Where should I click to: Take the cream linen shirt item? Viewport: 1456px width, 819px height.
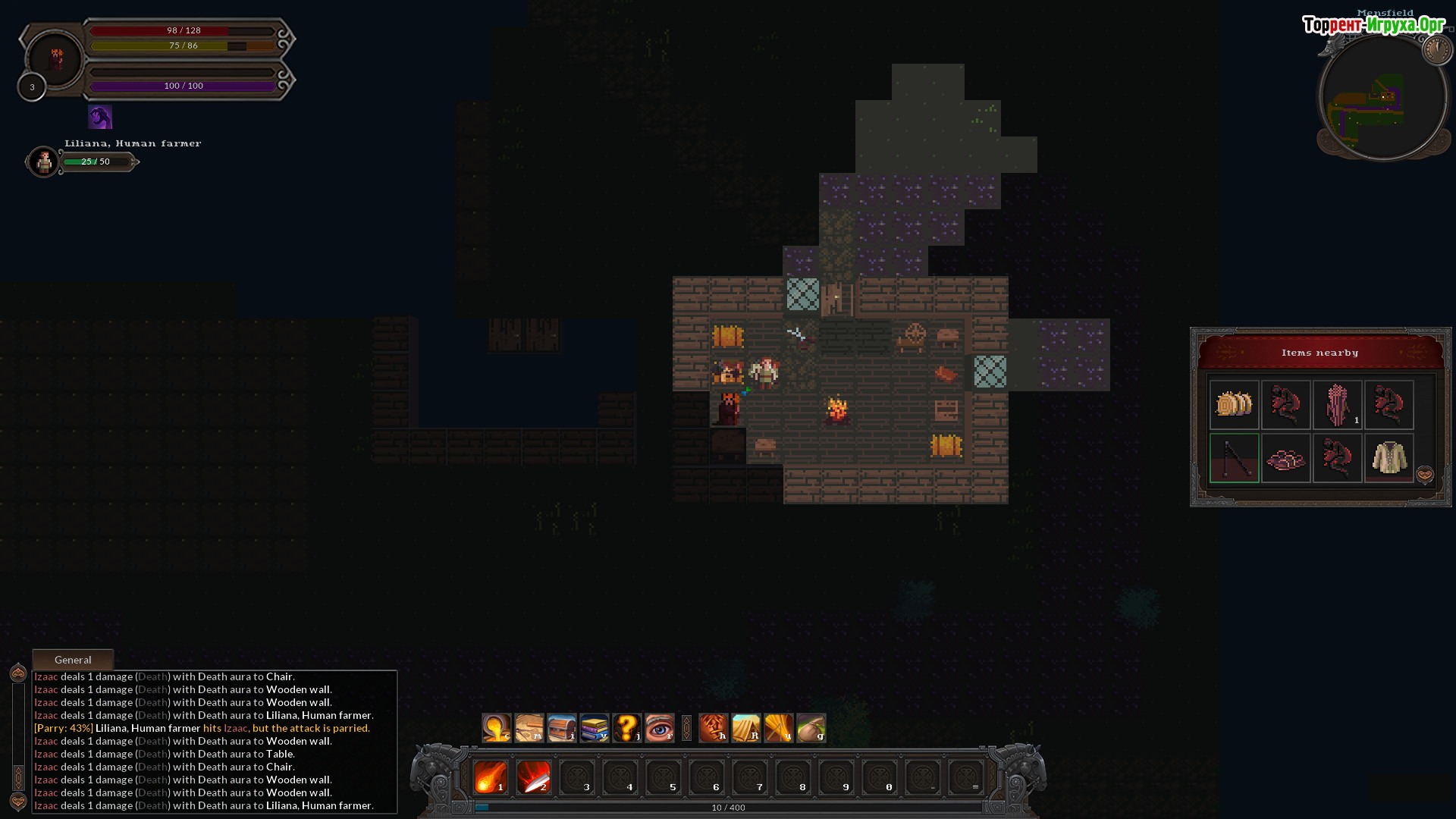click(1389, 458)
